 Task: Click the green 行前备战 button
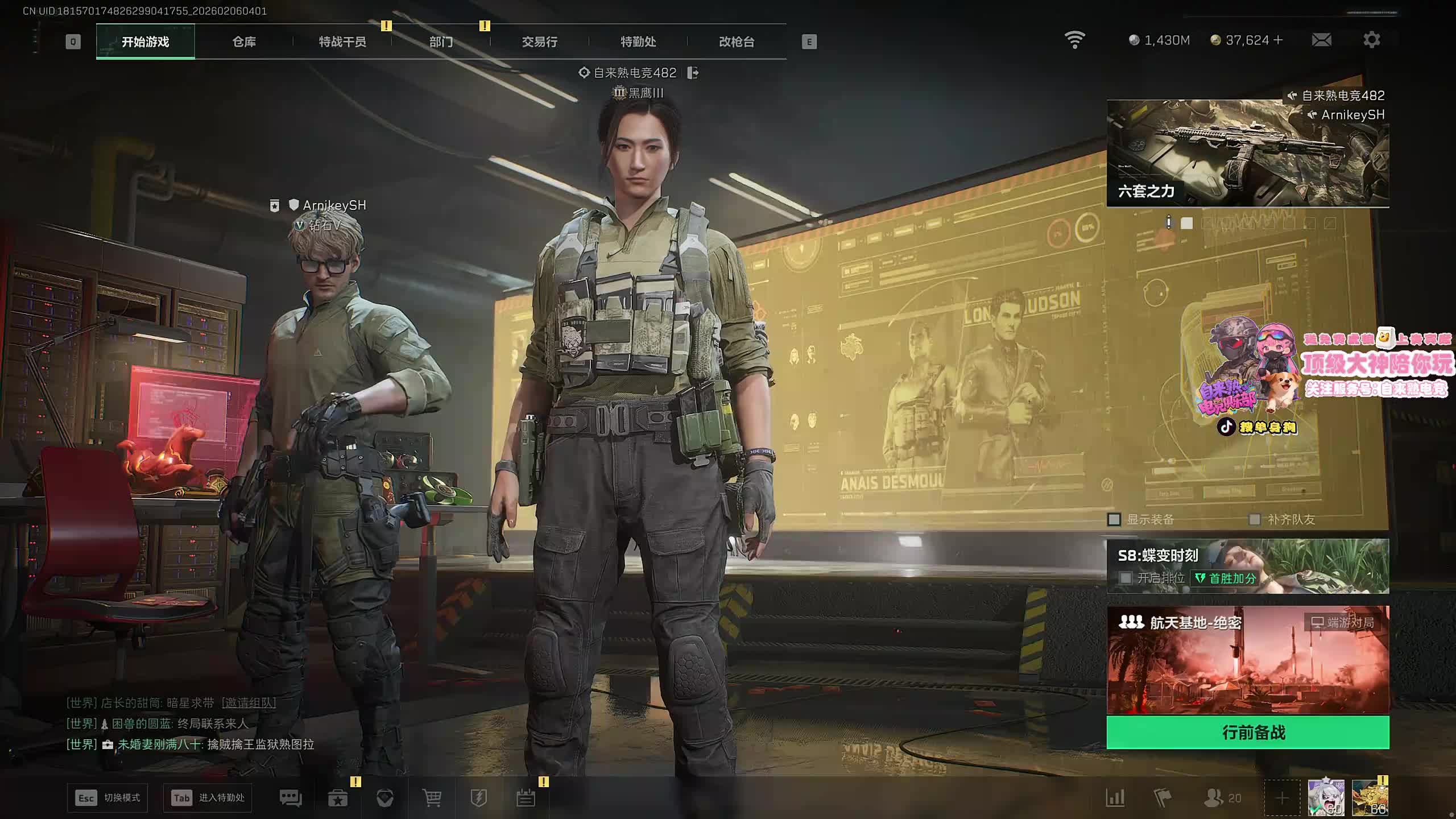coord(1248,732)
